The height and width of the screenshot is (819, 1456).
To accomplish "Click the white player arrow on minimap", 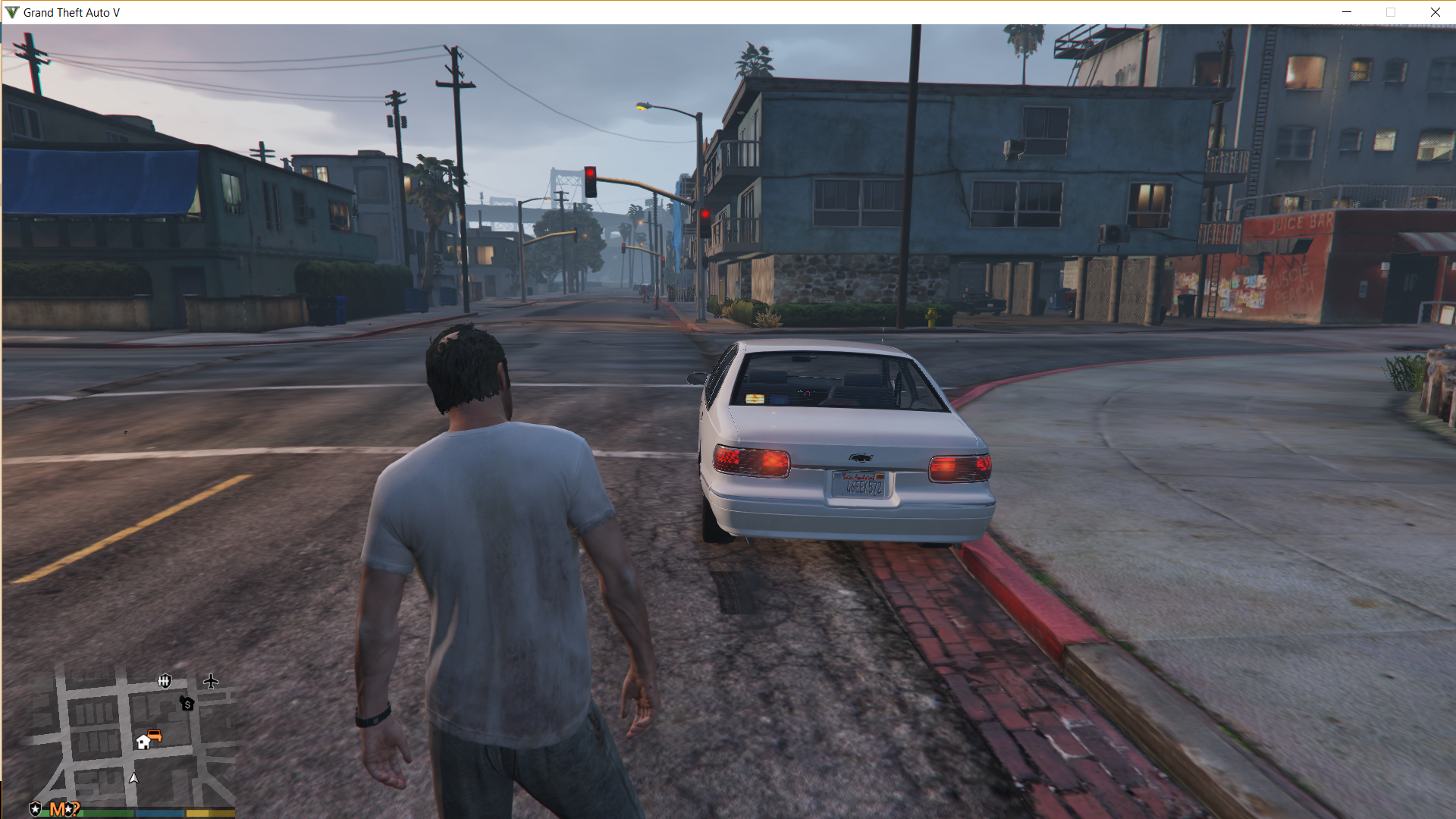I will coord(134,778).
